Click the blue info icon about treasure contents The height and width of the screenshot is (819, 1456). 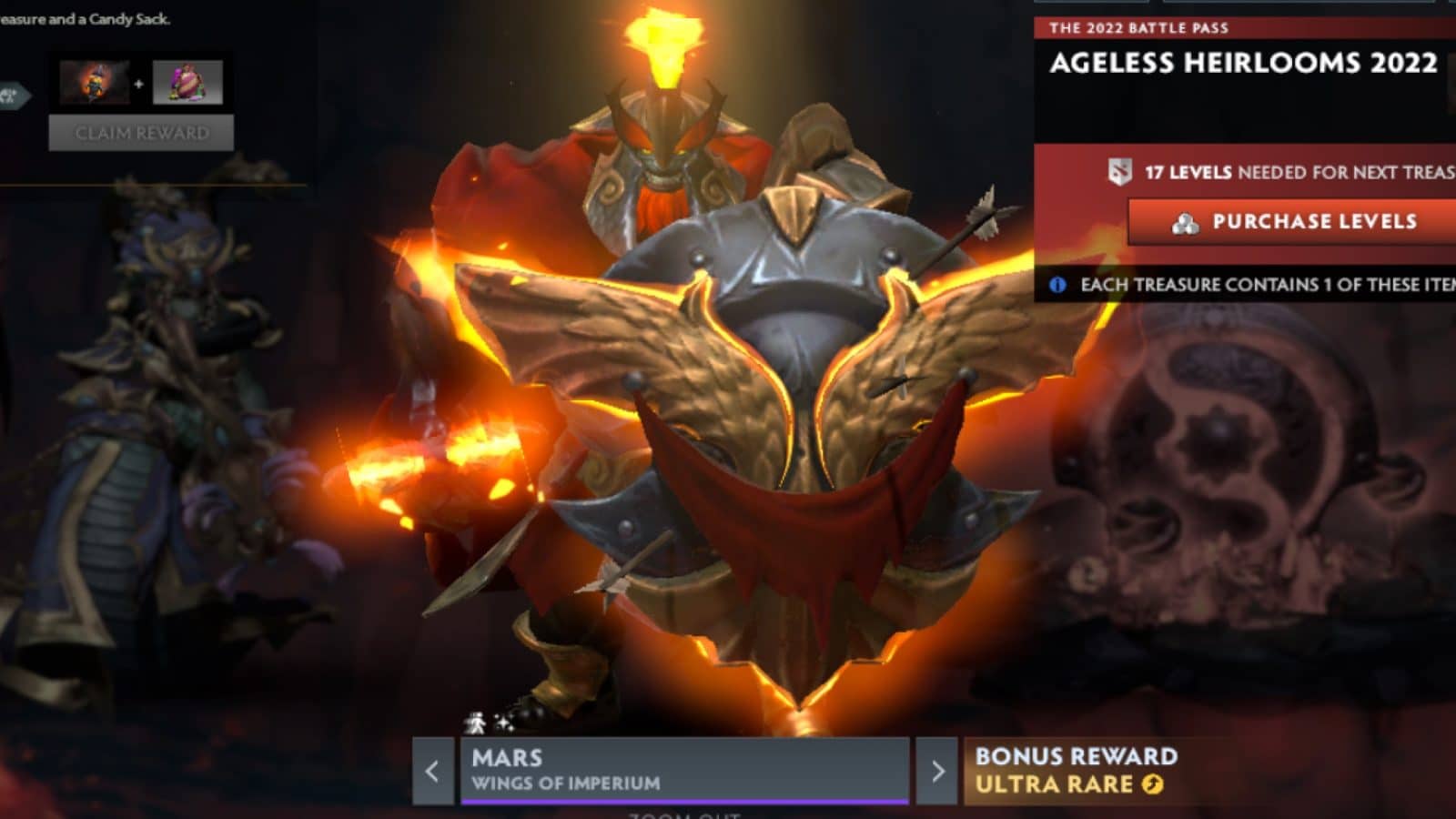click(x=1057, y=285)
